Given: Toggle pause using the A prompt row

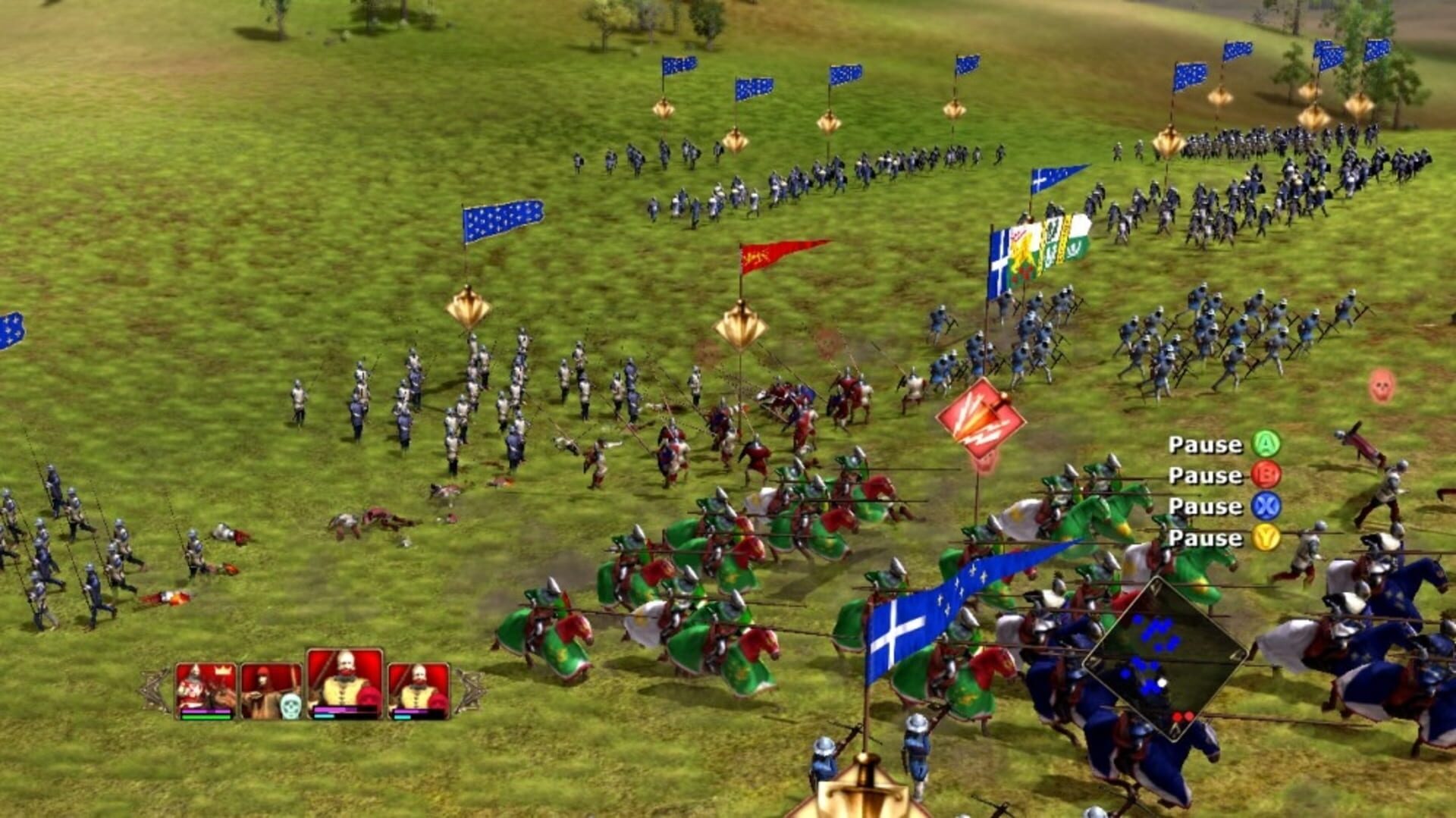Looking at the screenshot, I should [x=1206, y=446].
